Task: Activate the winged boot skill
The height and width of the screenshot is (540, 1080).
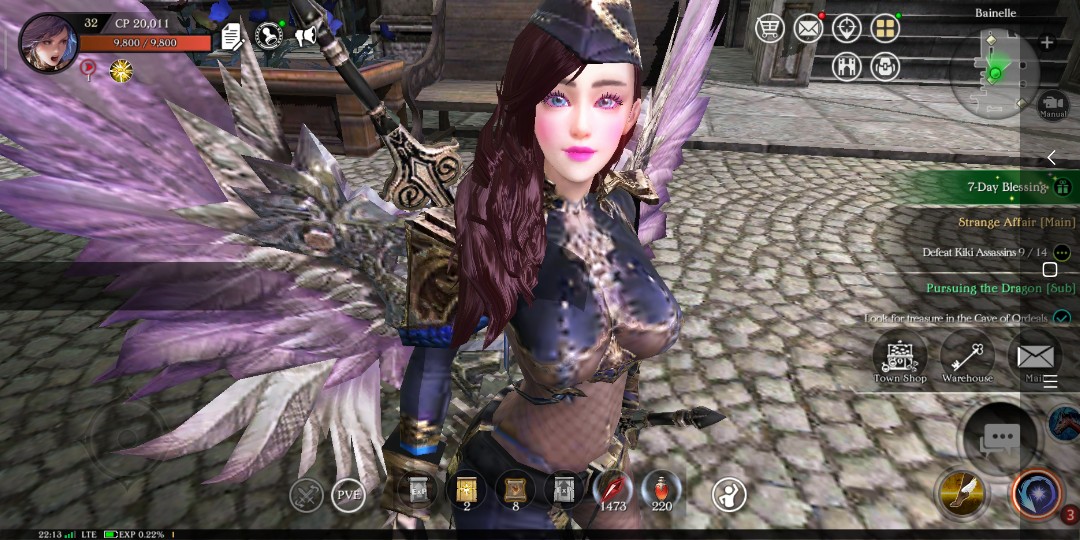Action: 961,492
